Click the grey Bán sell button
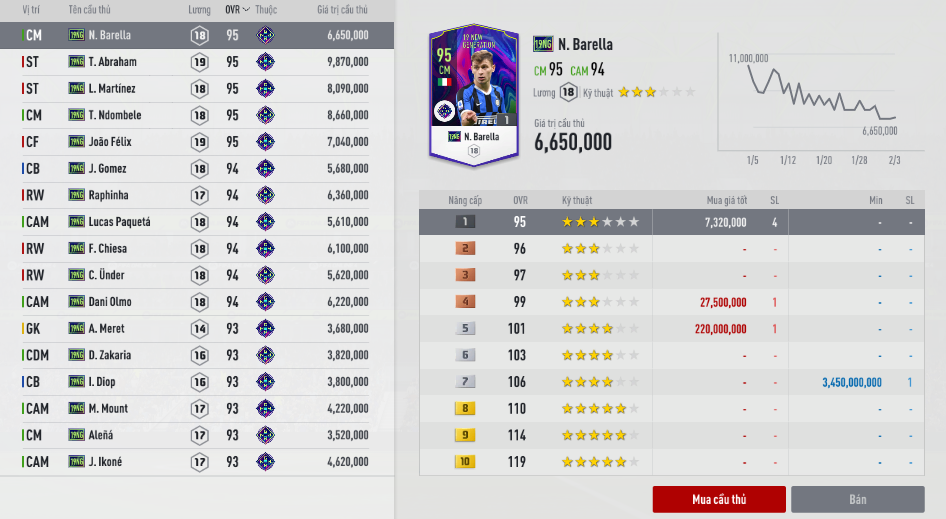 pyautogui.click(x=857, y=499)
